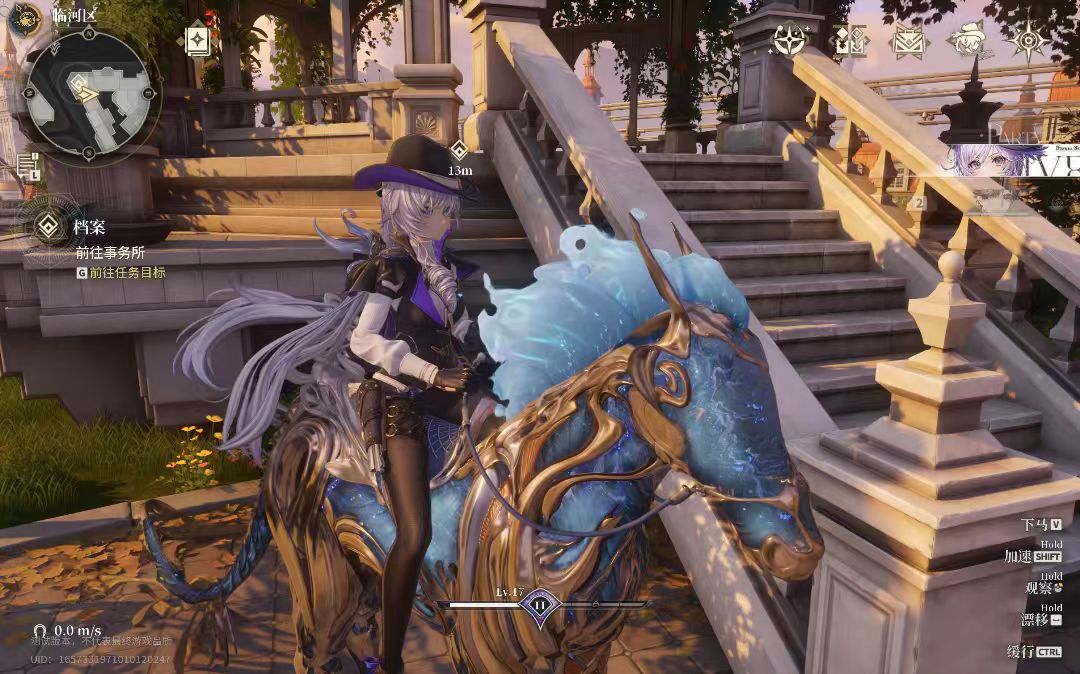Click the 13m quest waypoint marker
The height and width of the screenshot is (674, 1080).
point(459,151)
